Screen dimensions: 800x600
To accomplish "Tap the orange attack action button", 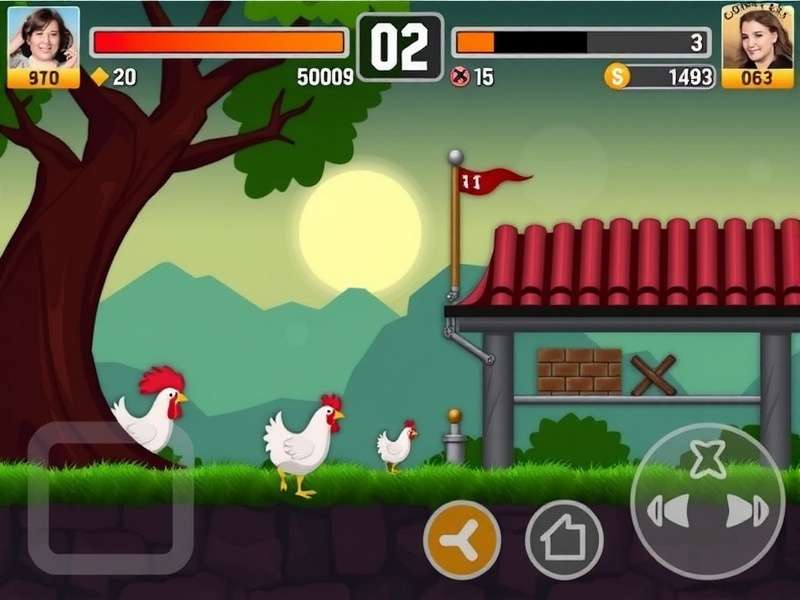I will click(462, 540).
